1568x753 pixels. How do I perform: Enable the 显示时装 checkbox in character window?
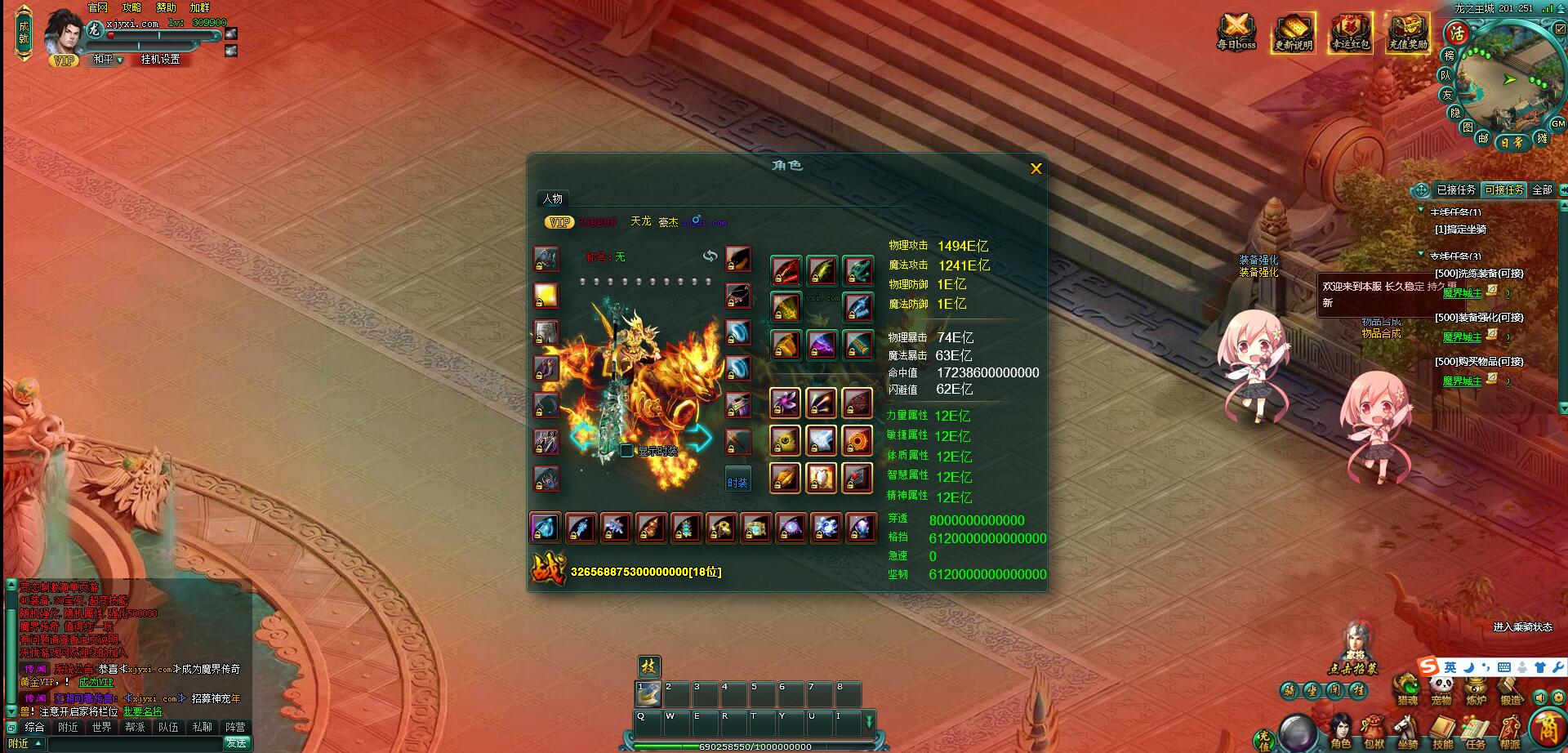[x=625, y=451]
